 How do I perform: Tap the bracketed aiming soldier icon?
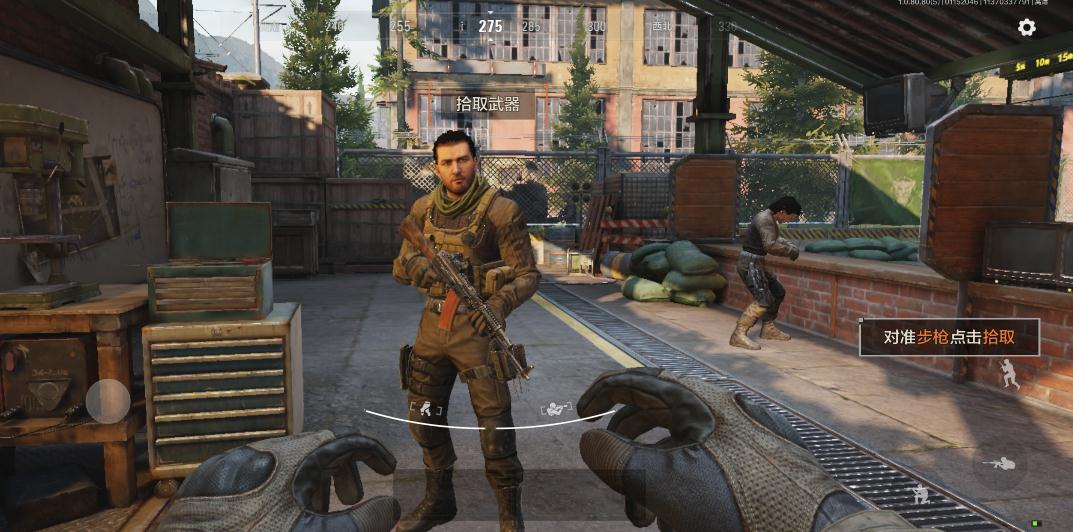(556, 408)
